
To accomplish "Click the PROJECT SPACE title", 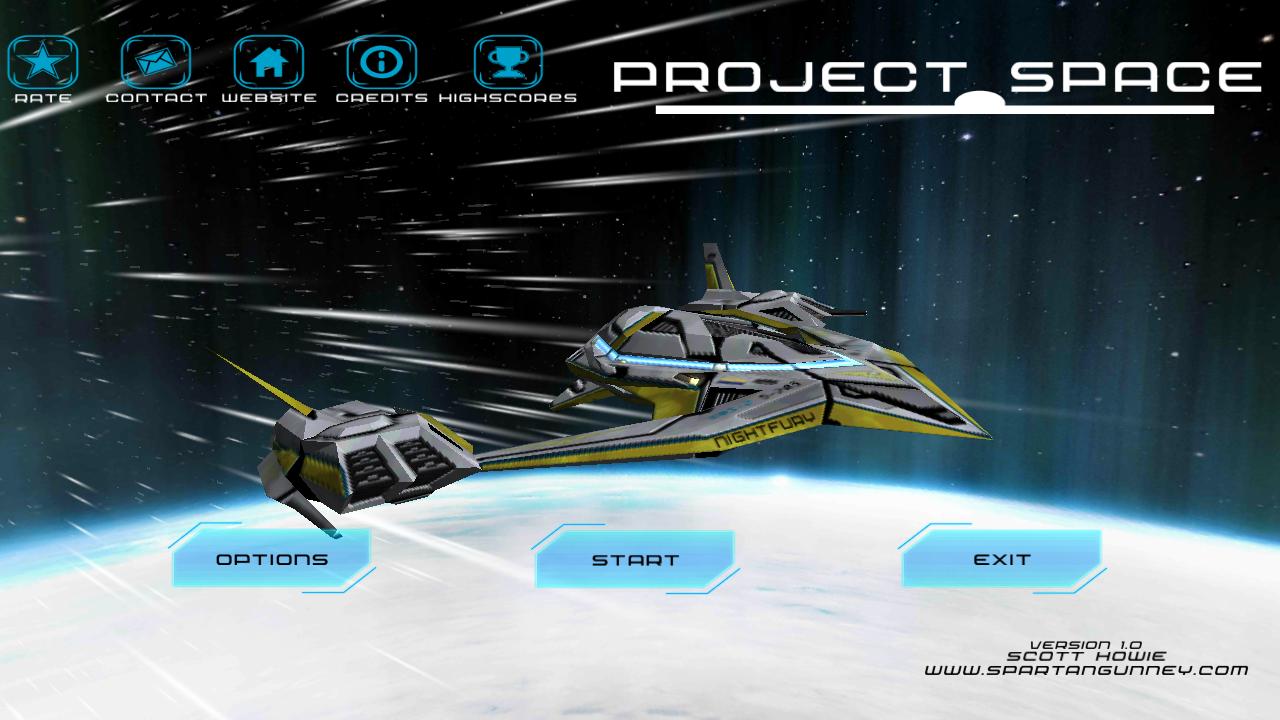I will click(939, 72).
